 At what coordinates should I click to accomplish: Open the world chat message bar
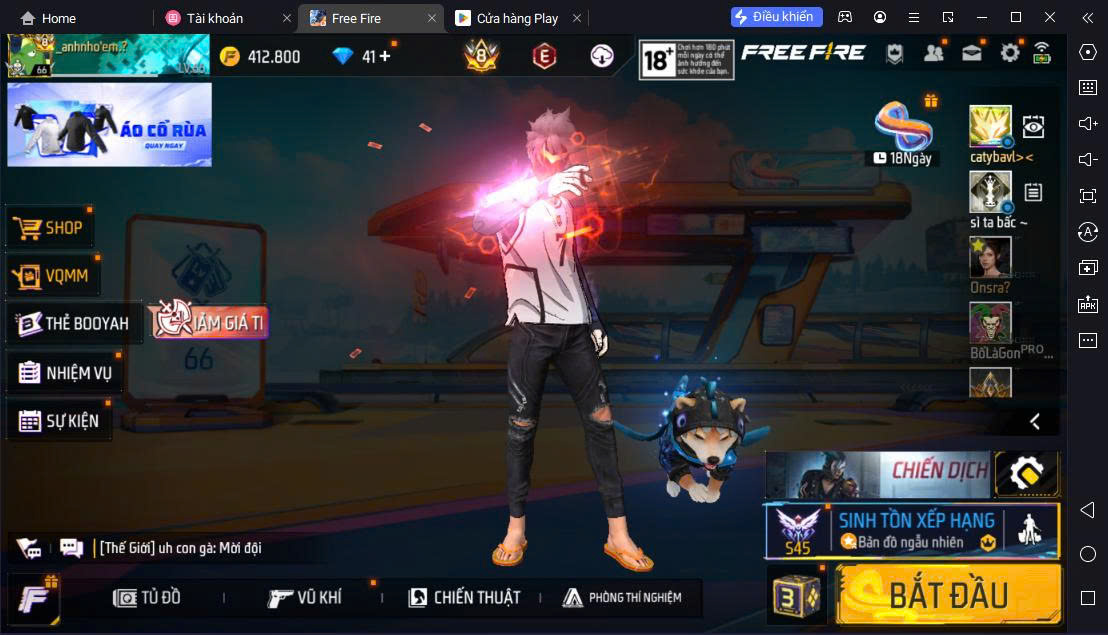180,548
